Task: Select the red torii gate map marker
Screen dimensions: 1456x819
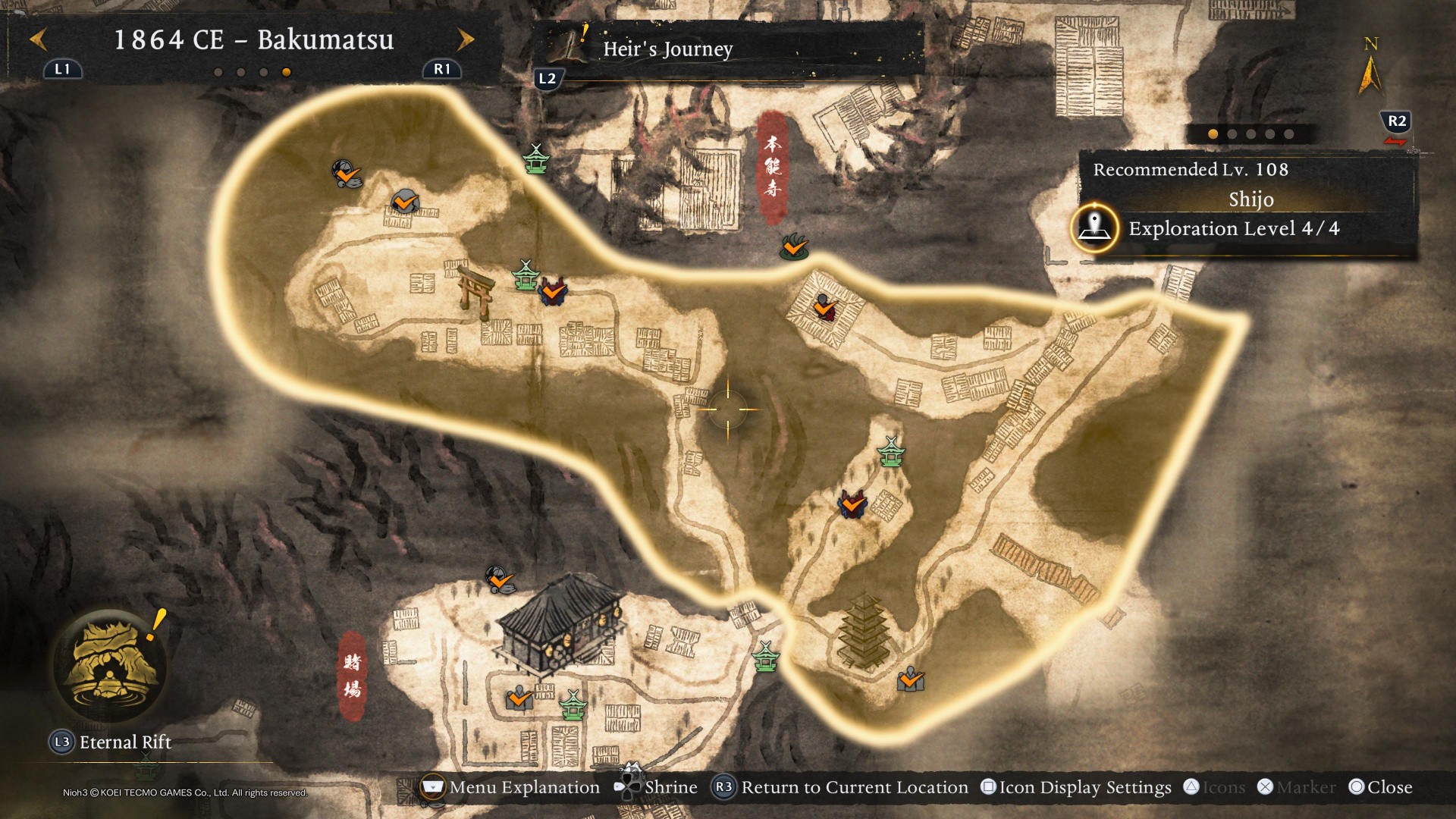Action: click(x=476, y=293)
